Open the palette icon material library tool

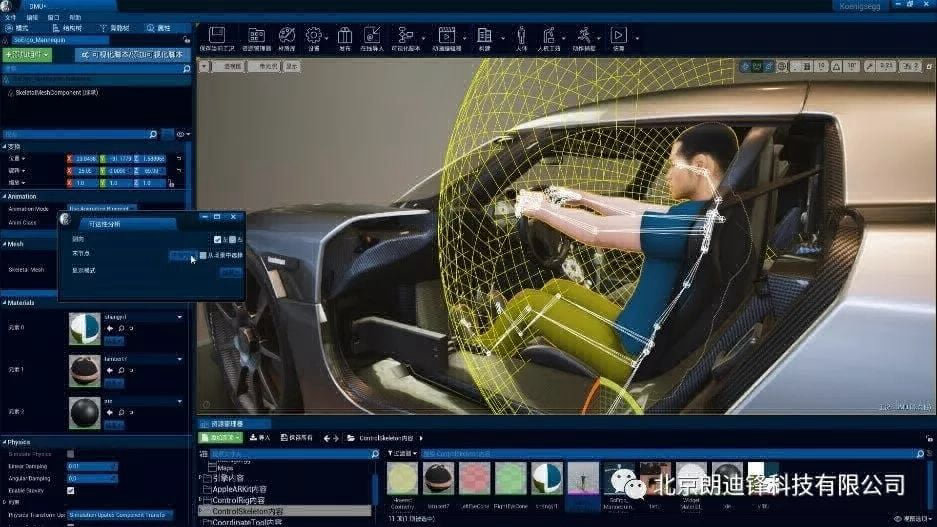287,37
